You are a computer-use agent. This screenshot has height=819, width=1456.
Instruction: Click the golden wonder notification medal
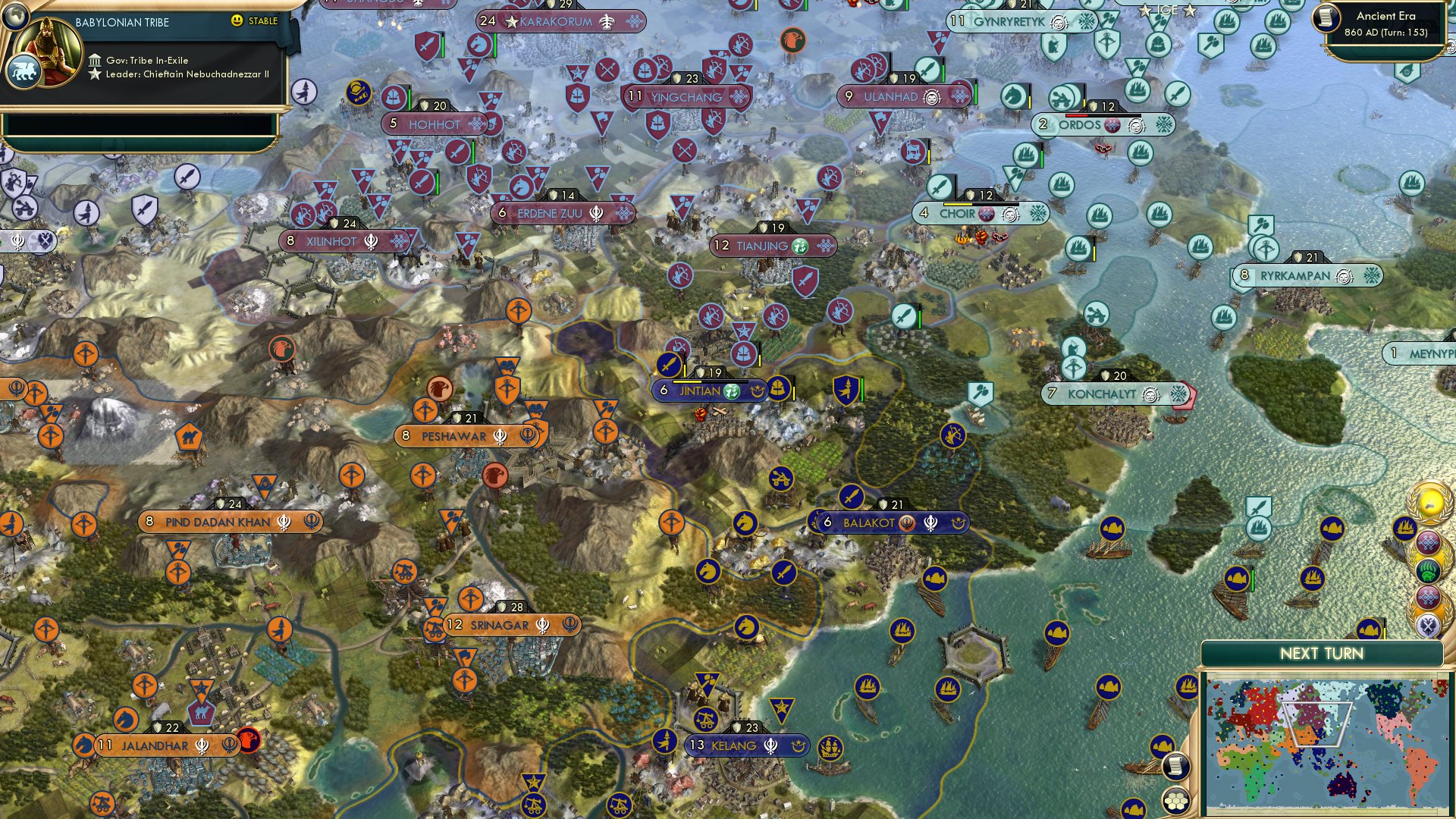[1429, 503]
